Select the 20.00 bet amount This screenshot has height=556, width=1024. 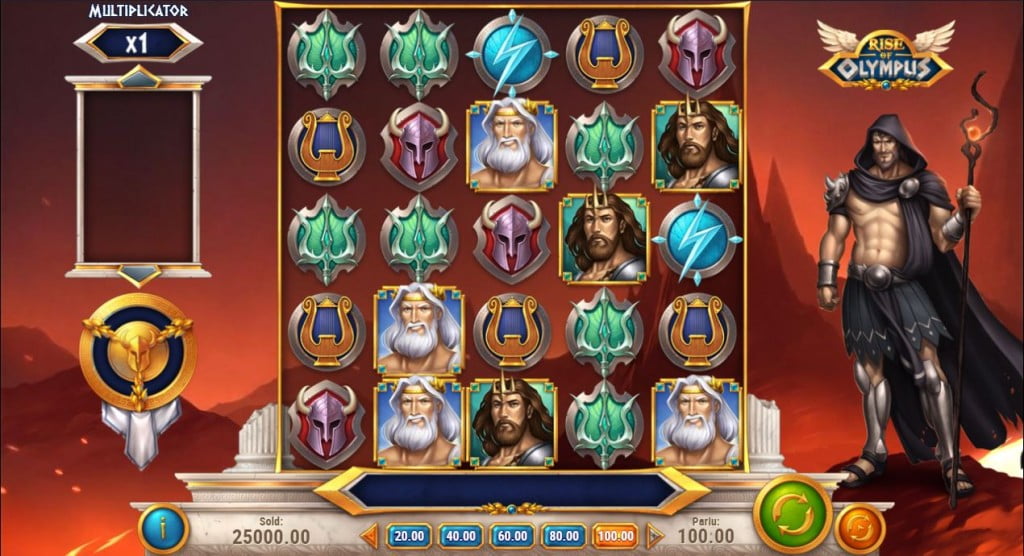407,535
